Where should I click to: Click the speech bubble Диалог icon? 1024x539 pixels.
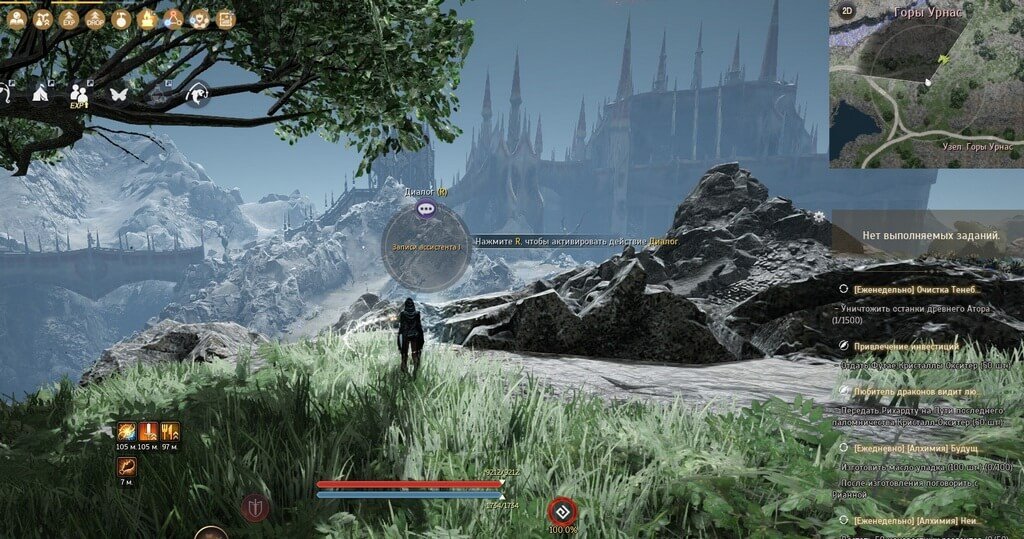[426, 210]
